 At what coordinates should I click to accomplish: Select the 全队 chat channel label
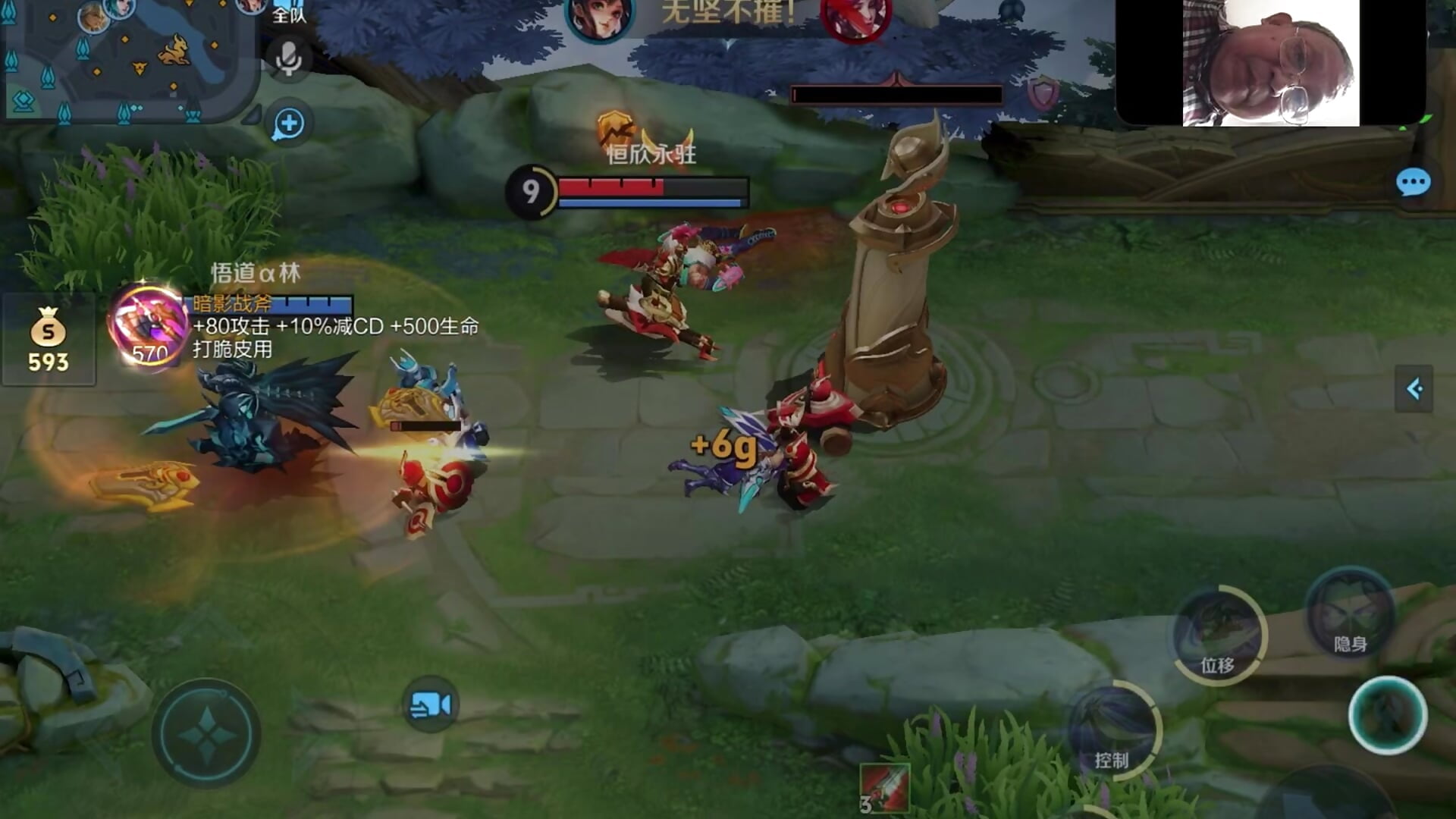click(x=289, y=15)
